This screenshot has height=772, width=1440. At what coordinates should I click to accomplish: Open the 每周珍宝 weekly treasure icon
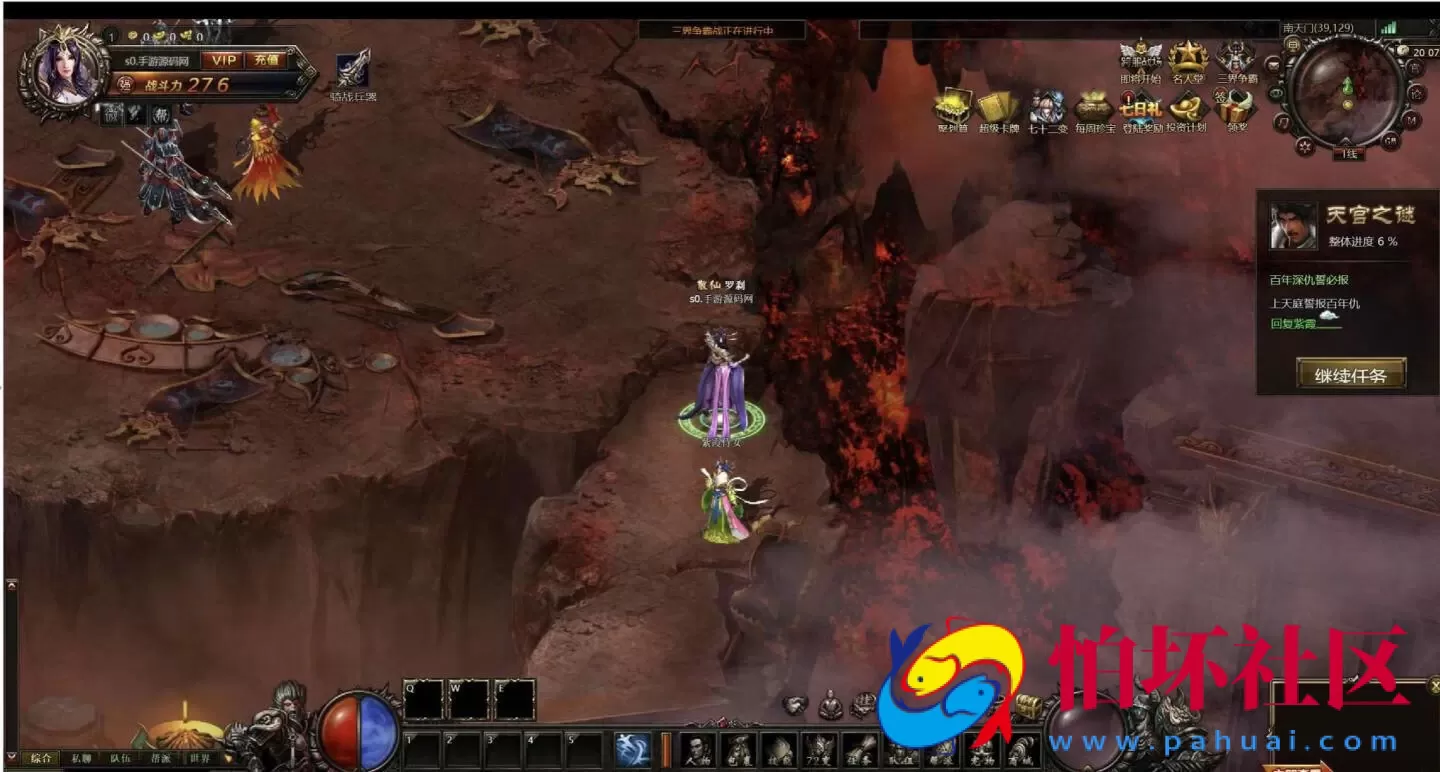1094,108
